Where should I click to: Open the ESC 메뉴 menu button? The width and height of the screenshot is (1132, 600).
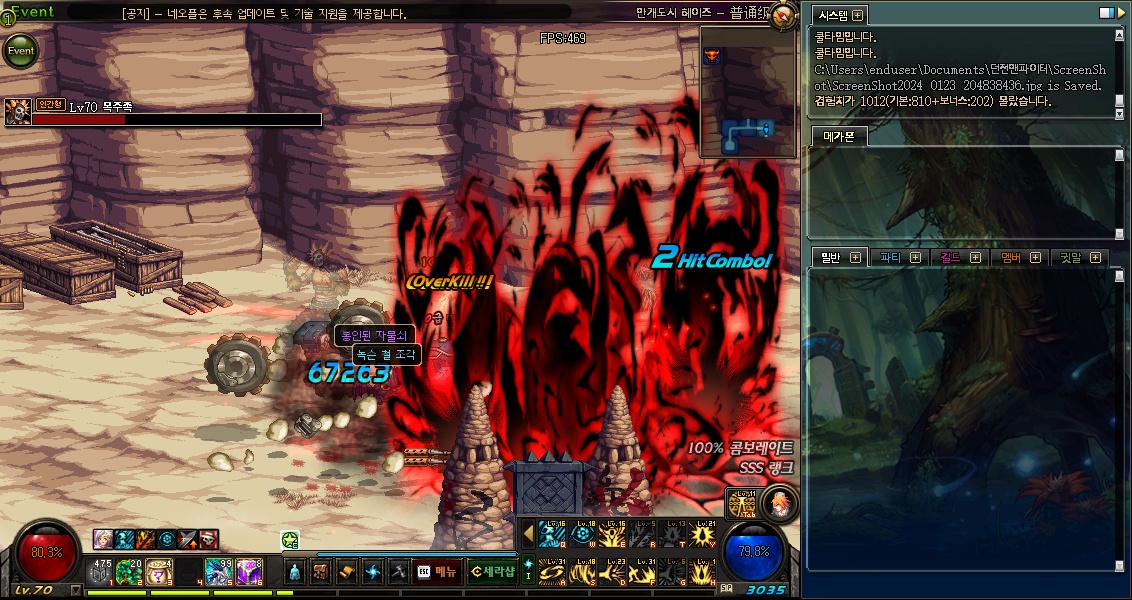(x=437, y=572)
